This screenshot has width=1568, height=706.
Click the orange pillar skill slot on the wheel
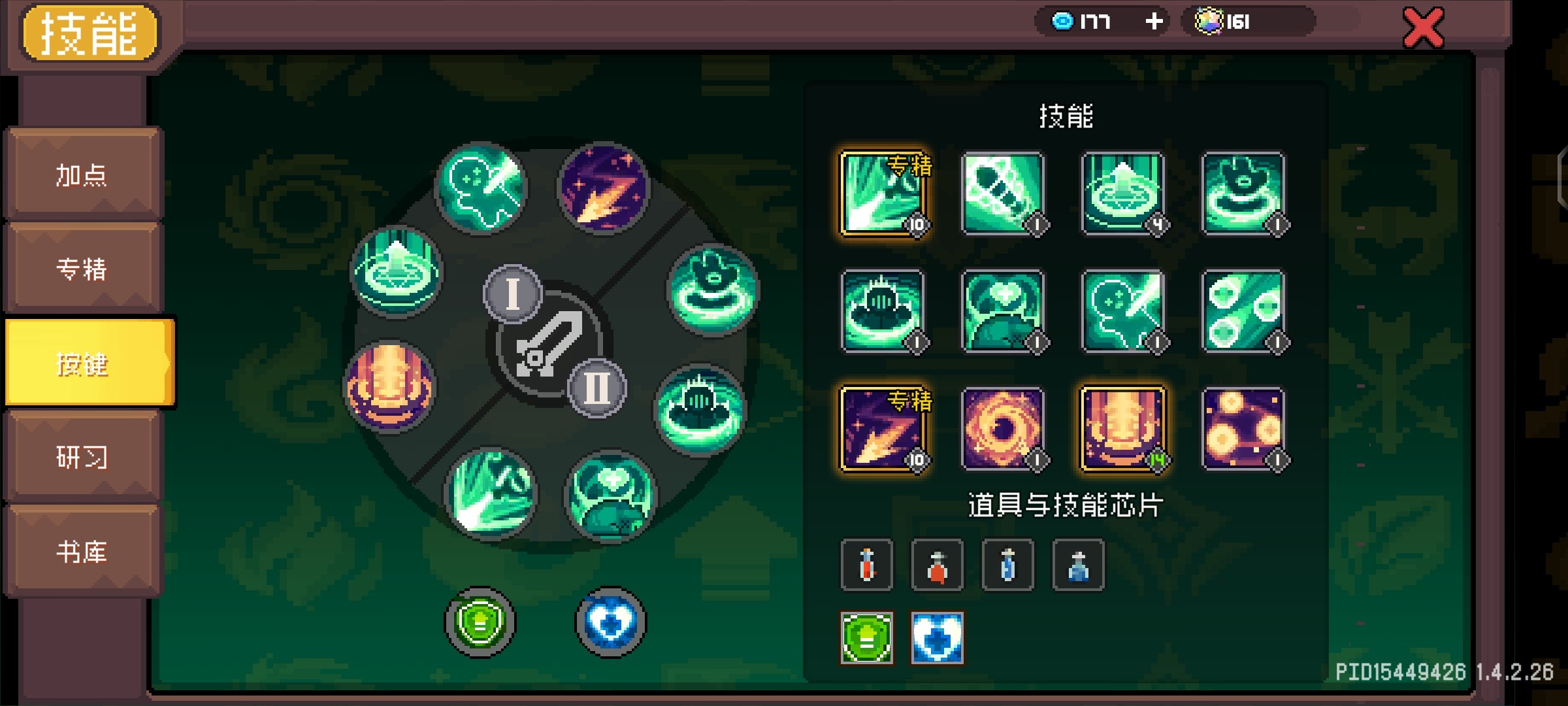[x=389, y=386]
